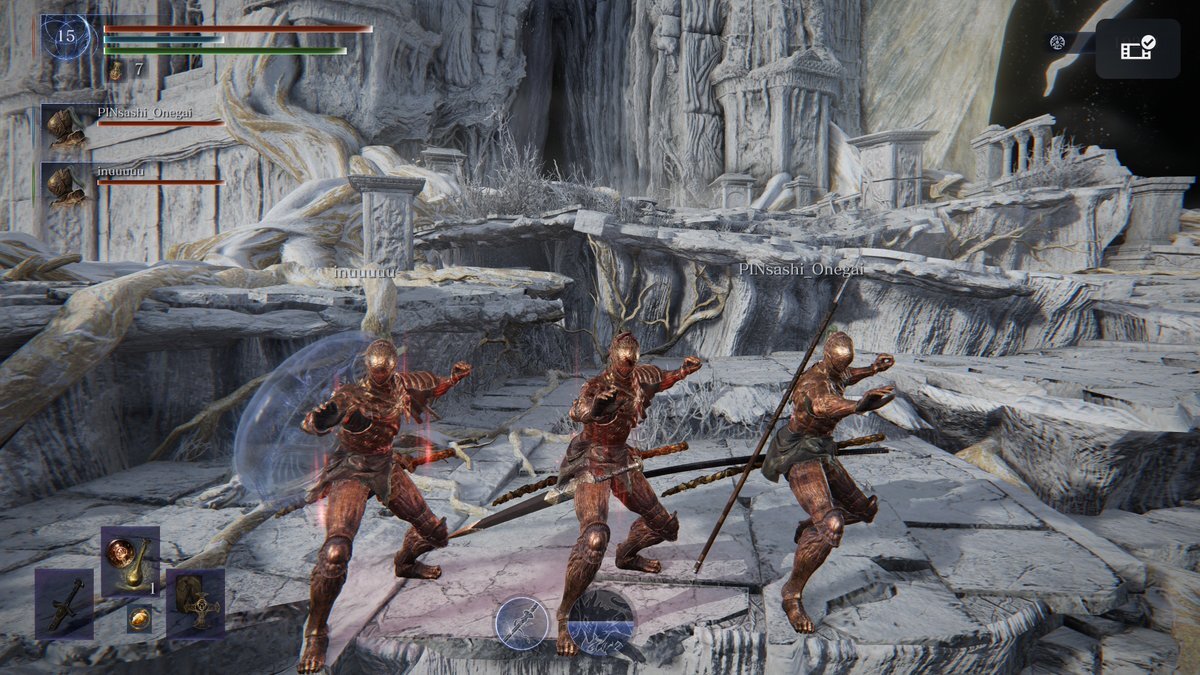
Task: Select teammate inuuuuu's party portrait
Action: (x=66, y=186)
